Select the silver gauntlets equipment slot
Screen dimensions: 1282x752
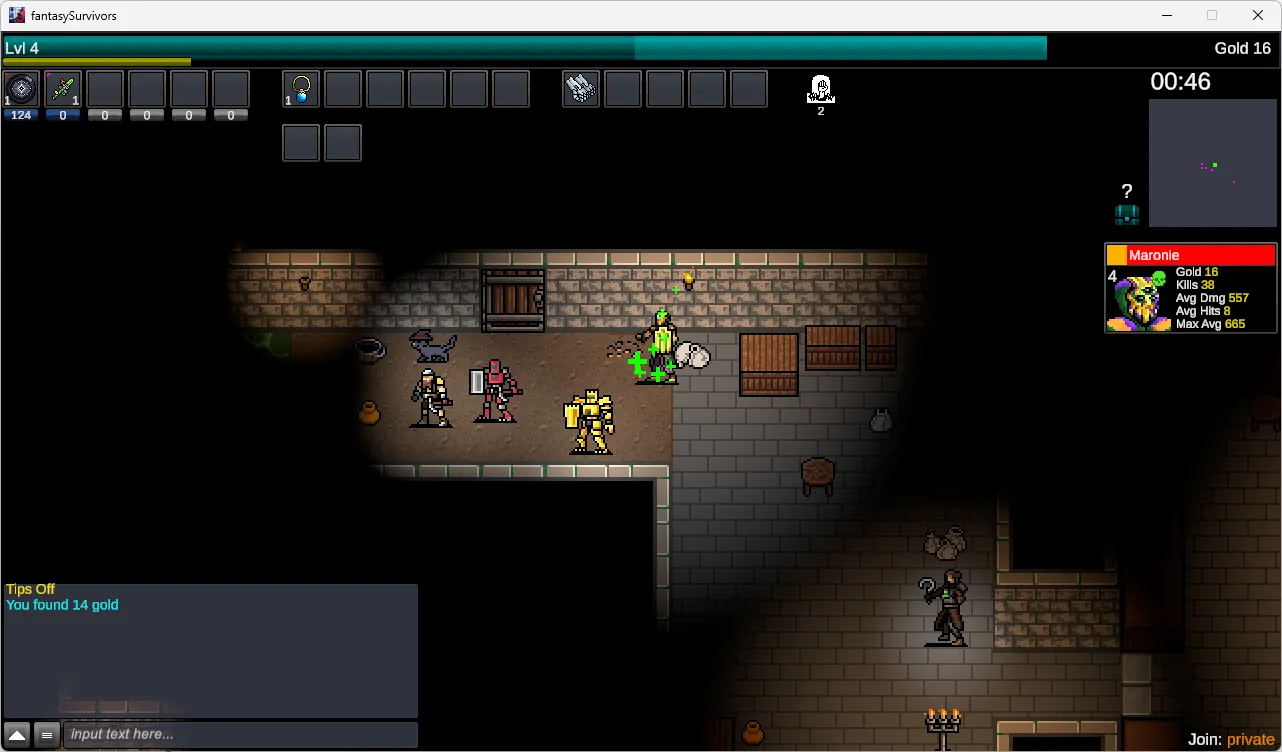(x=581, y=89)
